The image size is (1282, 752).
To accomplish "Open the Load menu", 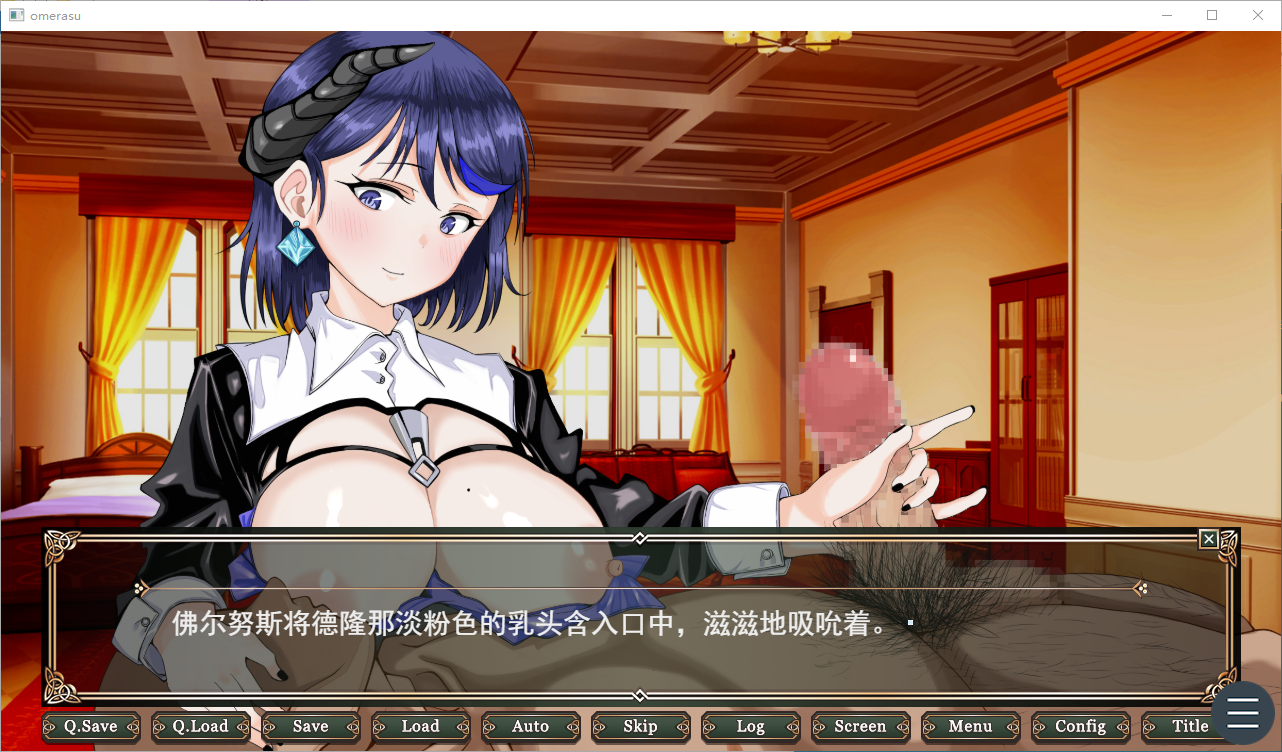I will [420, 727].
